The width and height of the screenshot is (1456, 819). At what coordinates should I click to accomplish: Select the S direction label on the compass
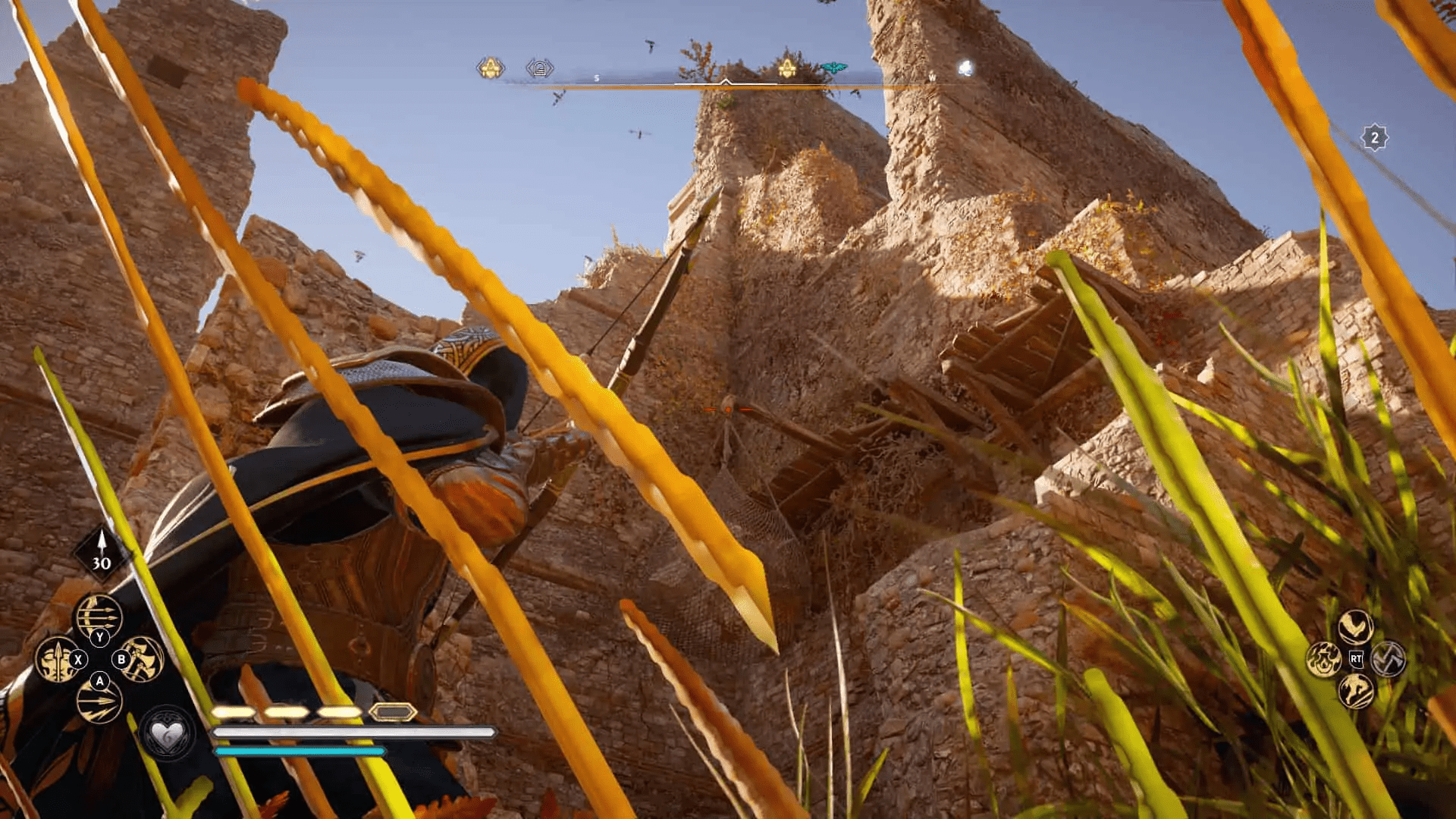(x=596, y=77)
